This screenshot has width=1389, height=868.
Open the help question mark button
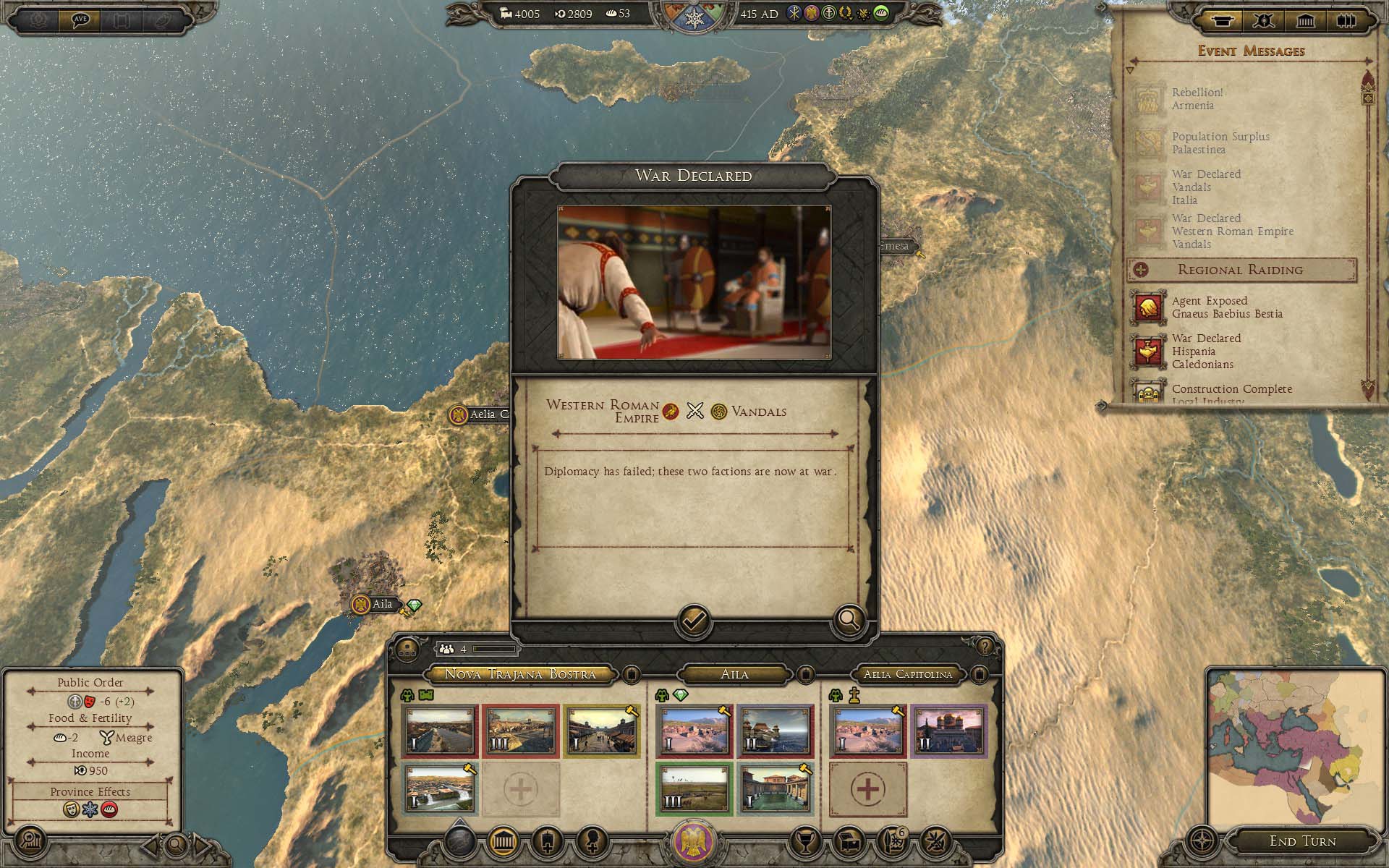coord(985,646)
